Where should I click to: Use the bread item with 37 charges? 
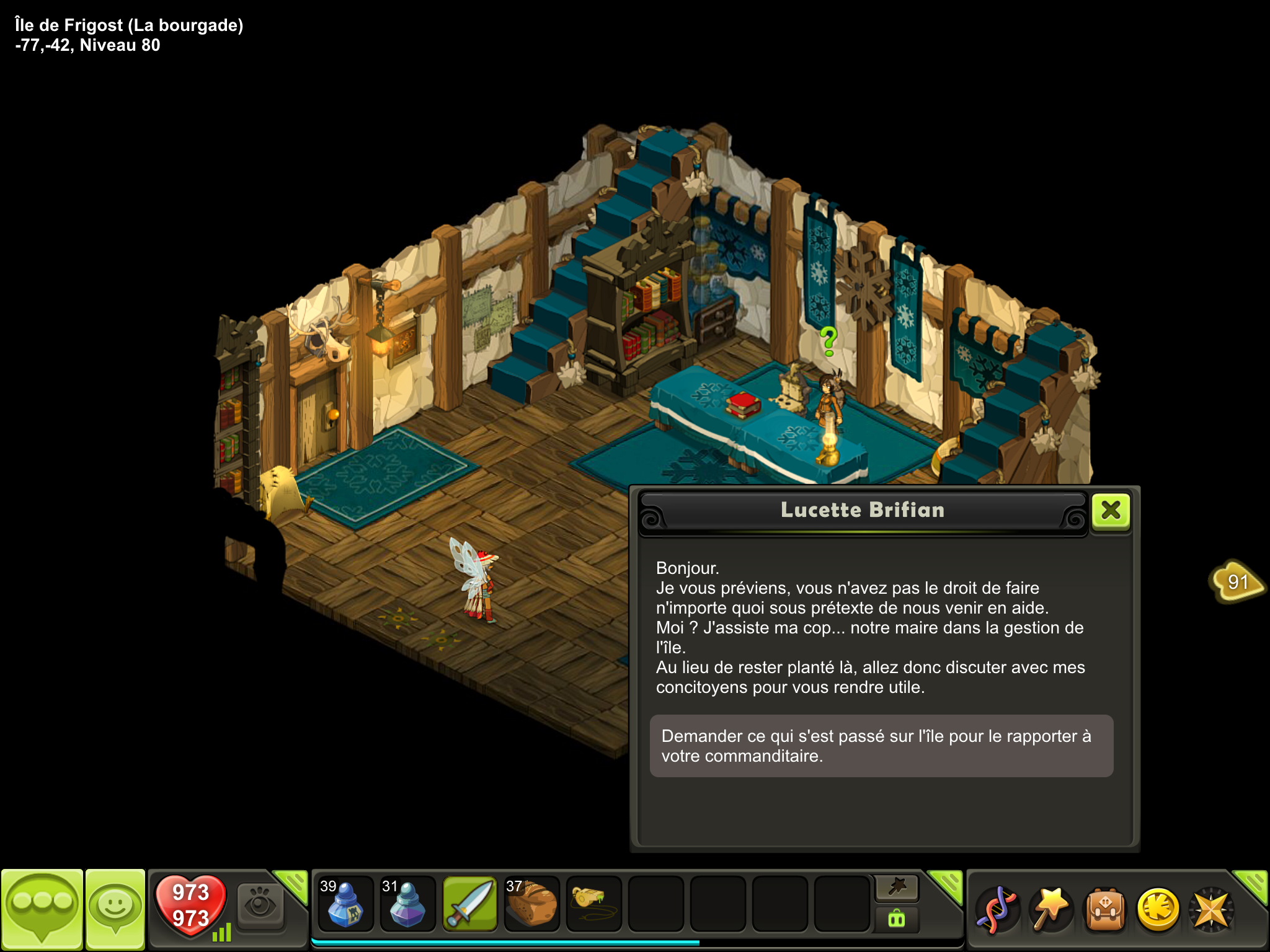point(531,904)
